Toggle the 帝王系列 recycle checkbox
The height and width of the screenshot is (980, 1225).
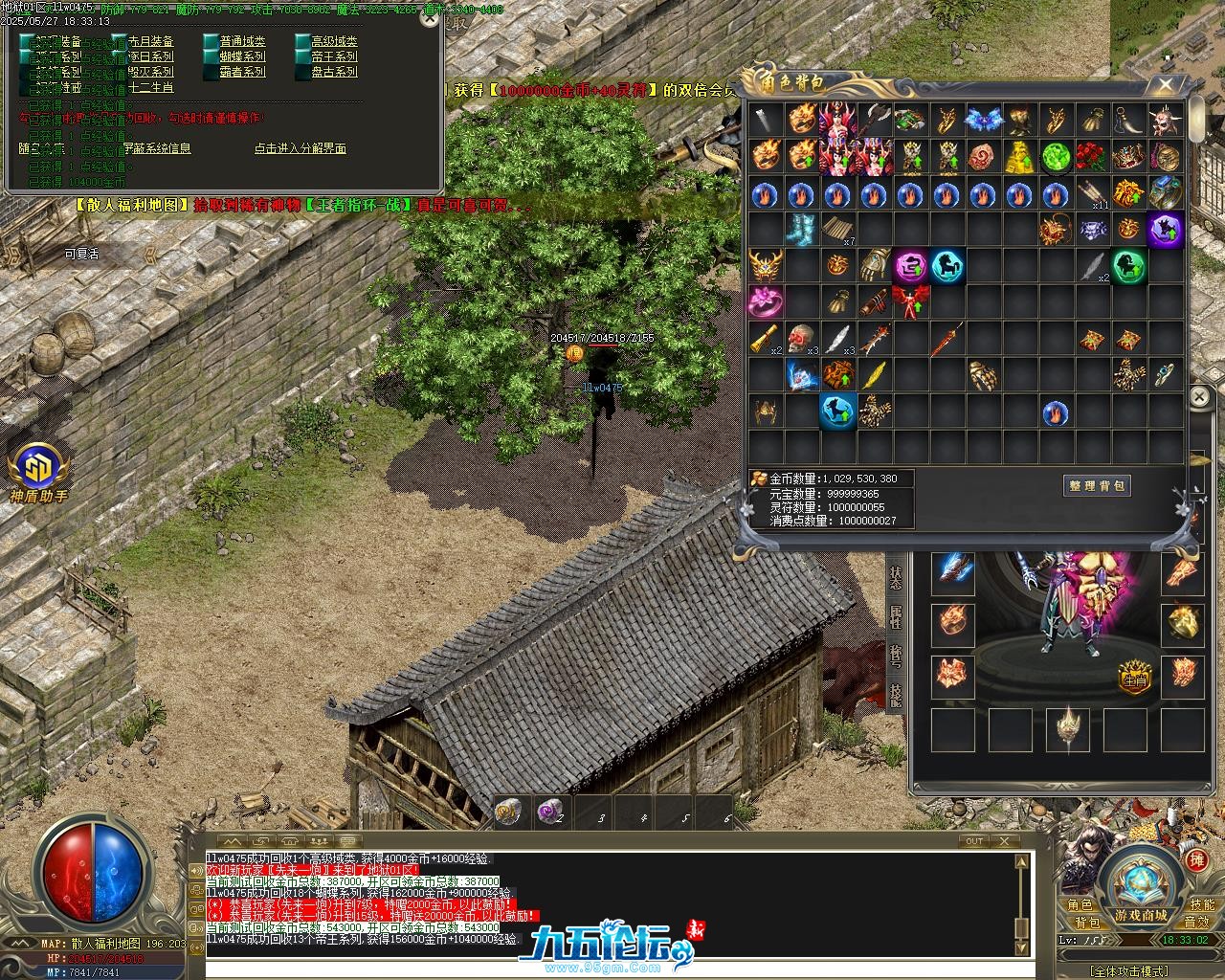click(x=302, y=56)
